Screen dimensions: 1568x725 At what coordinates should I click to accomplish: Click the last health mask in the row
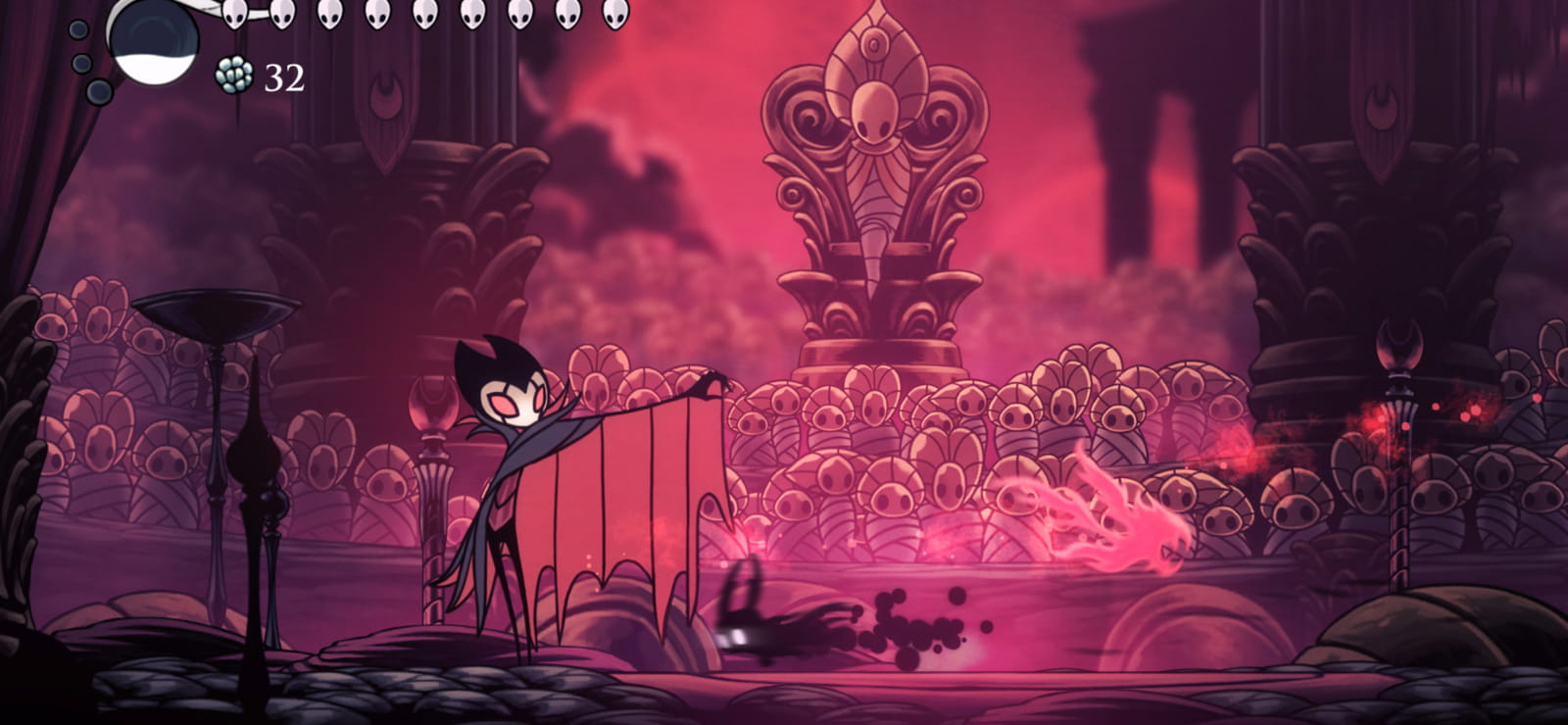point(615,16)
